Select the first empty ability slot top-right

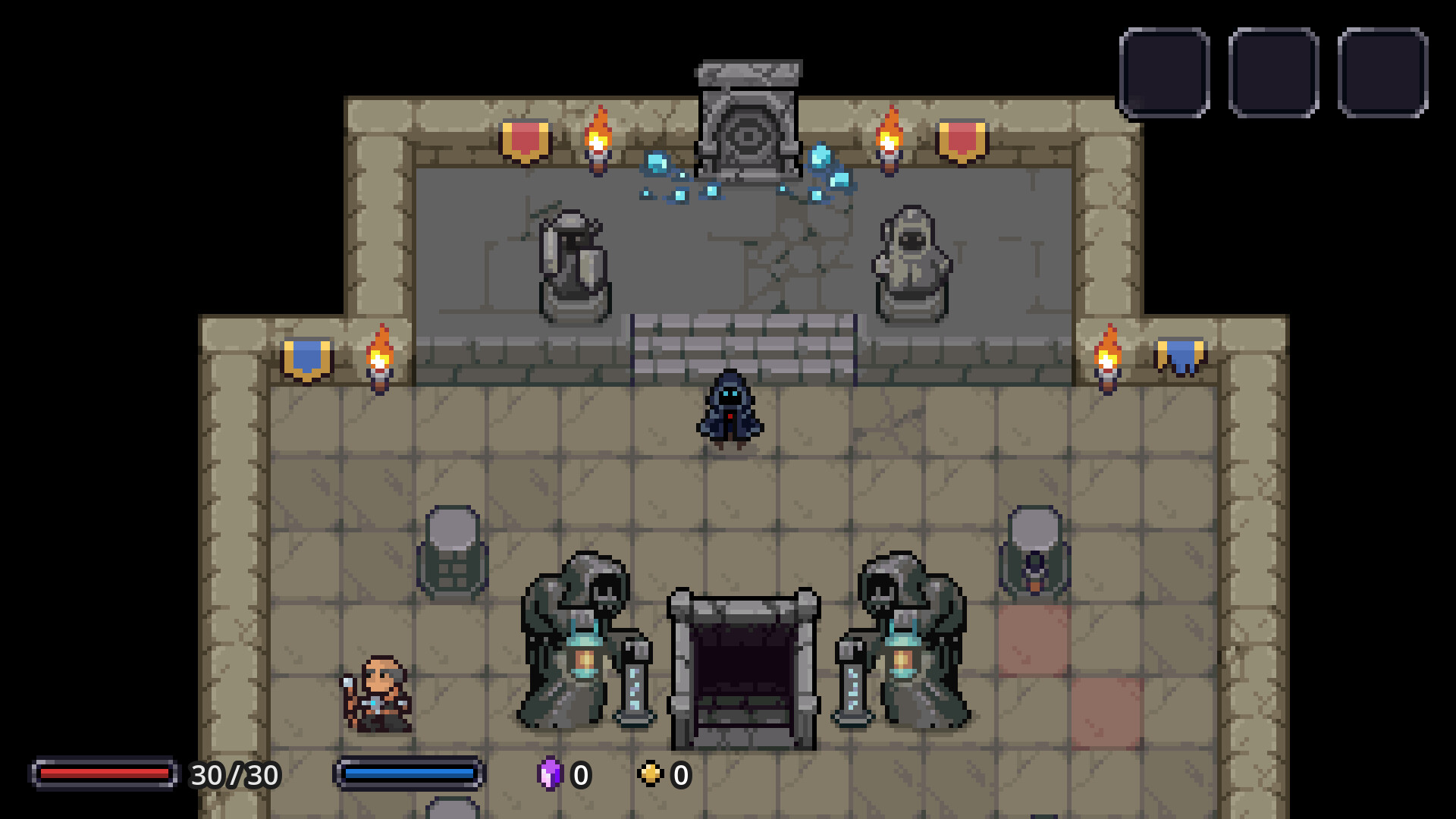pos(1165,72)
